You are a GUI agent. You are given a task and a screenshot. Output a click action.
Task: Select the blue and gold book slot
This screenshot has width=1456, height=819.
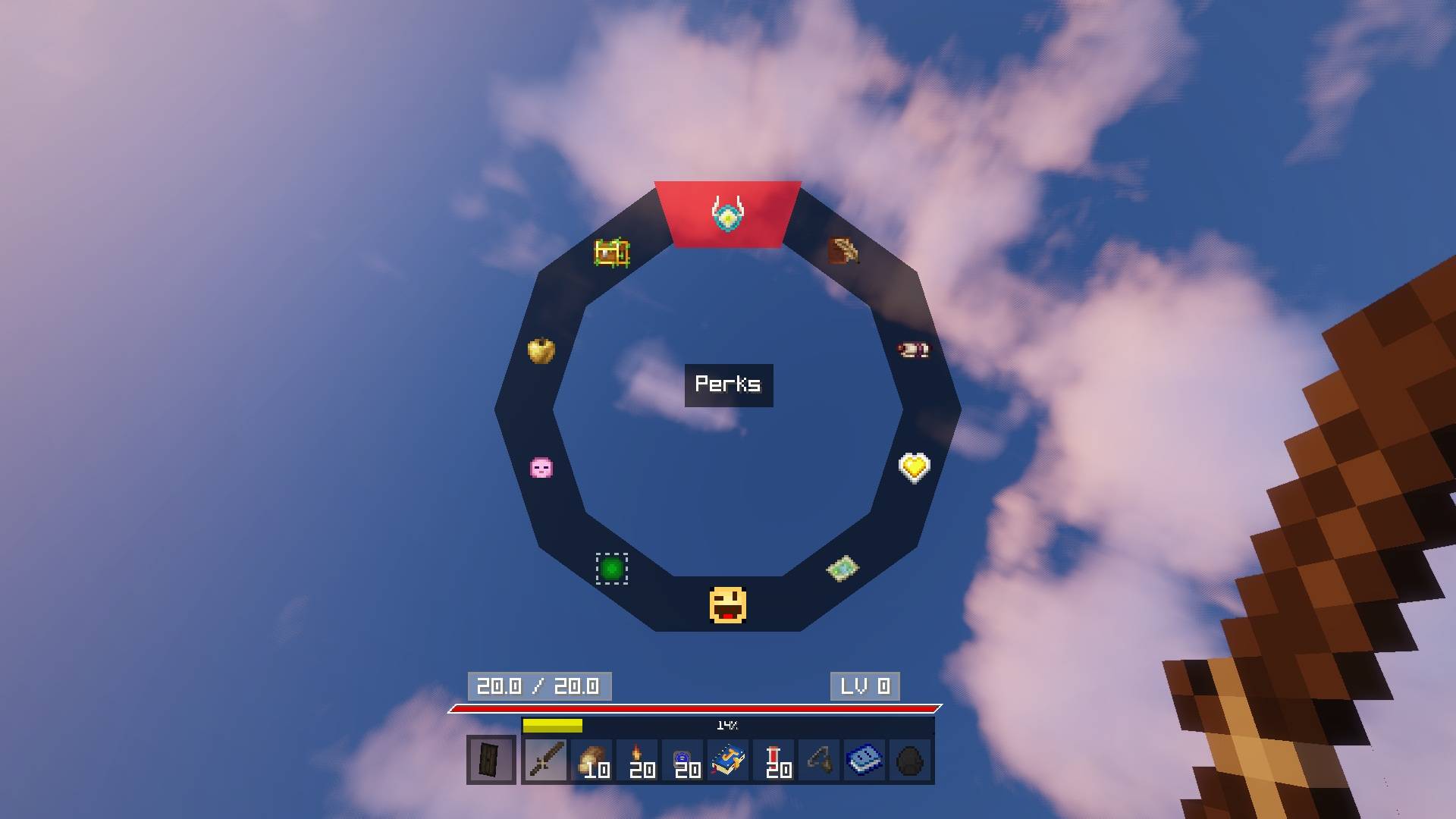pos(728,760)
